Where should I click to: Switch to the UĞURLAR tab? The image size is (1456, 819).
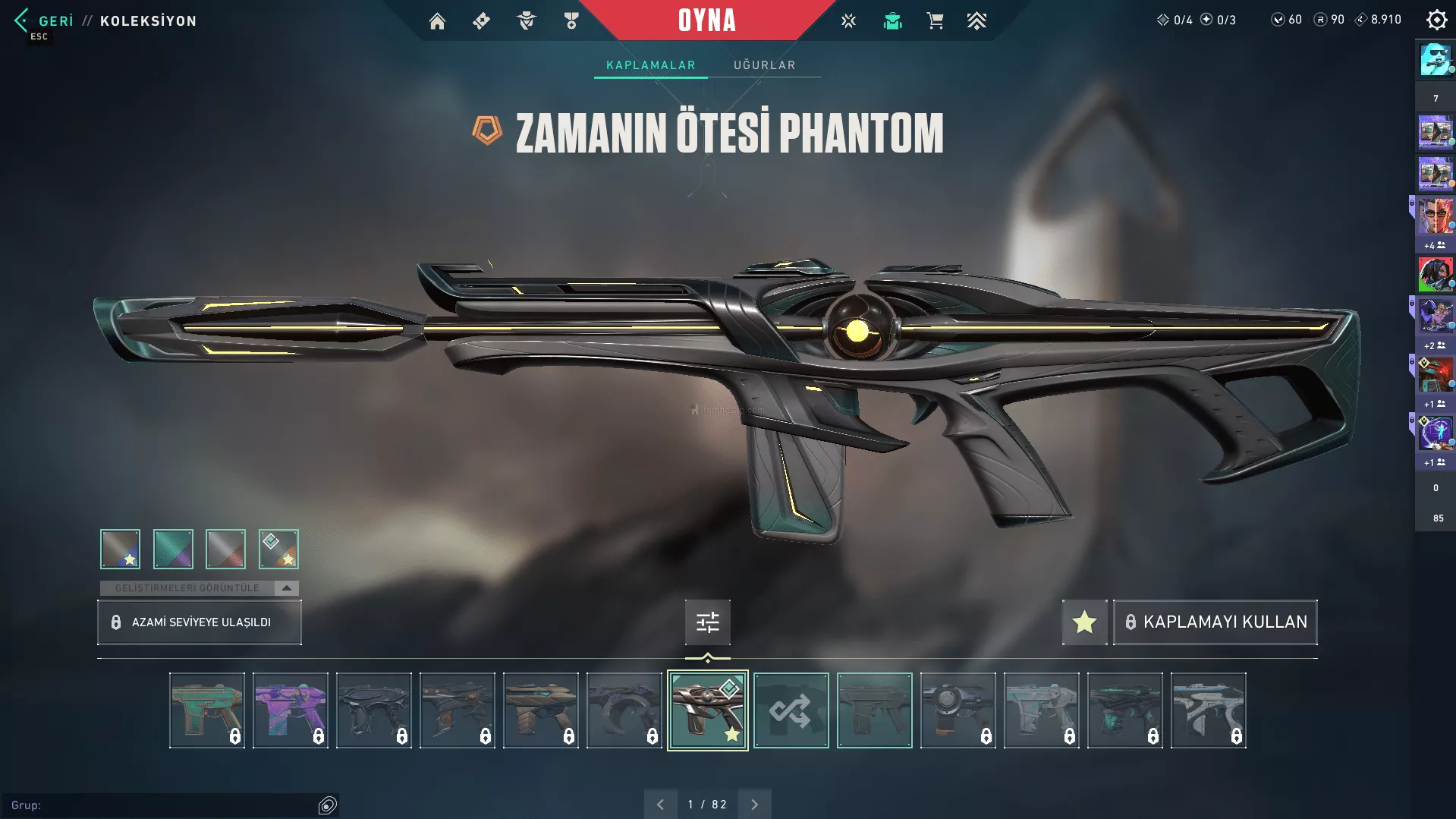point(764,65)
